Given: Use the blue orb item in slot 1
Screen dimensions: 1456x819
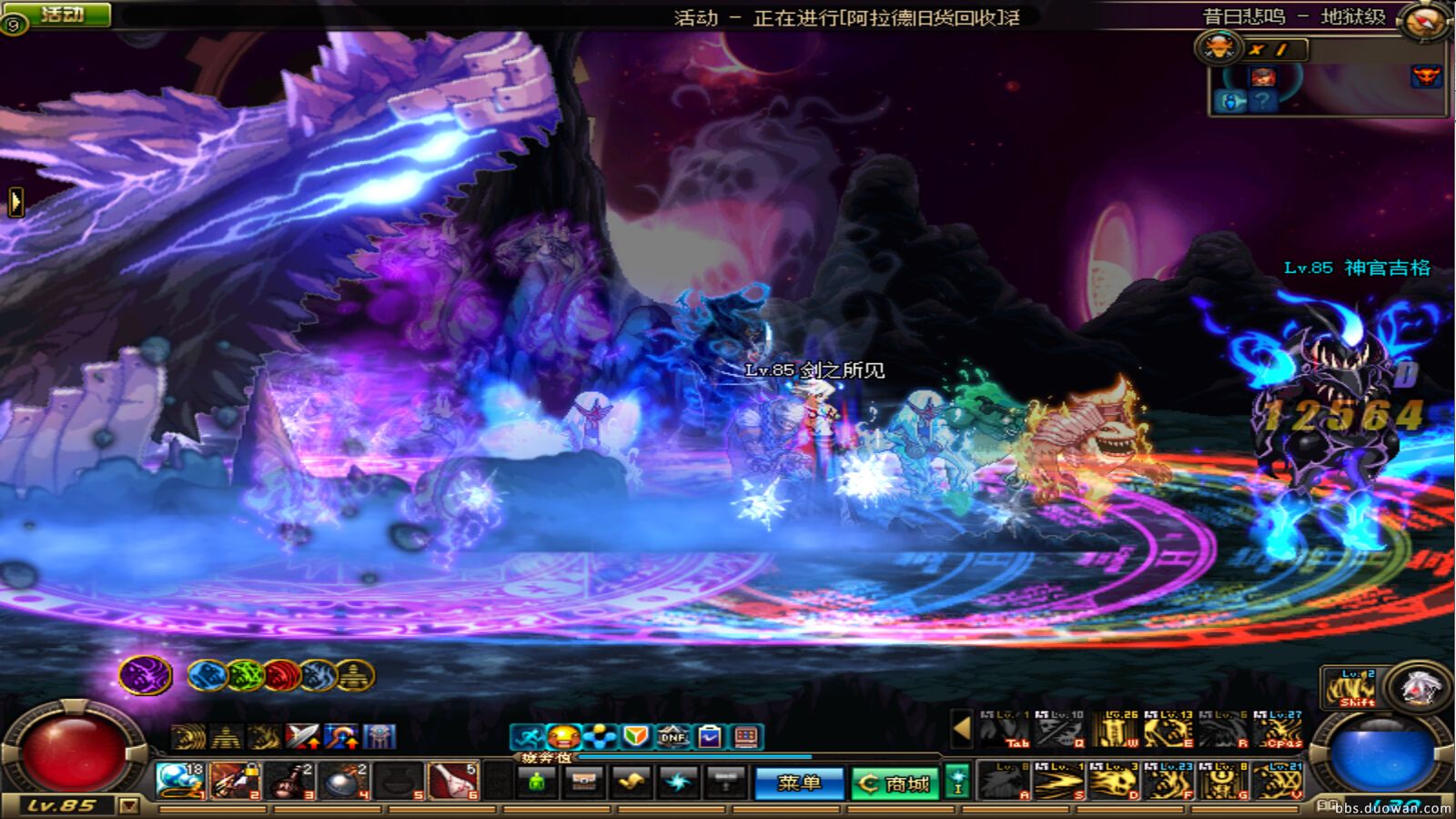Looking at the screenshot, I should click(x=179, y=781).
